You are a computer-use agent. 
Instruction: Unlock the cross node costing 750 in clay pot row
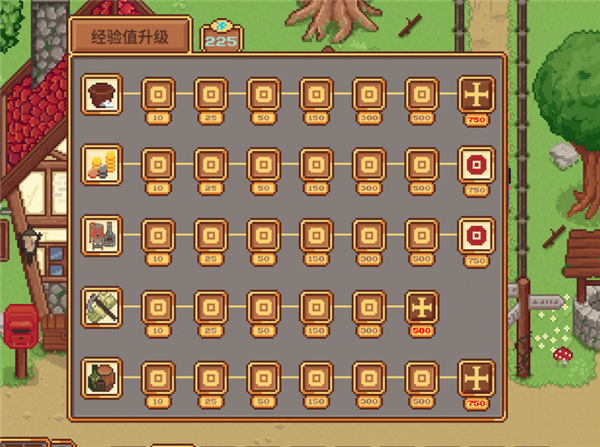[x=475, y=96]
